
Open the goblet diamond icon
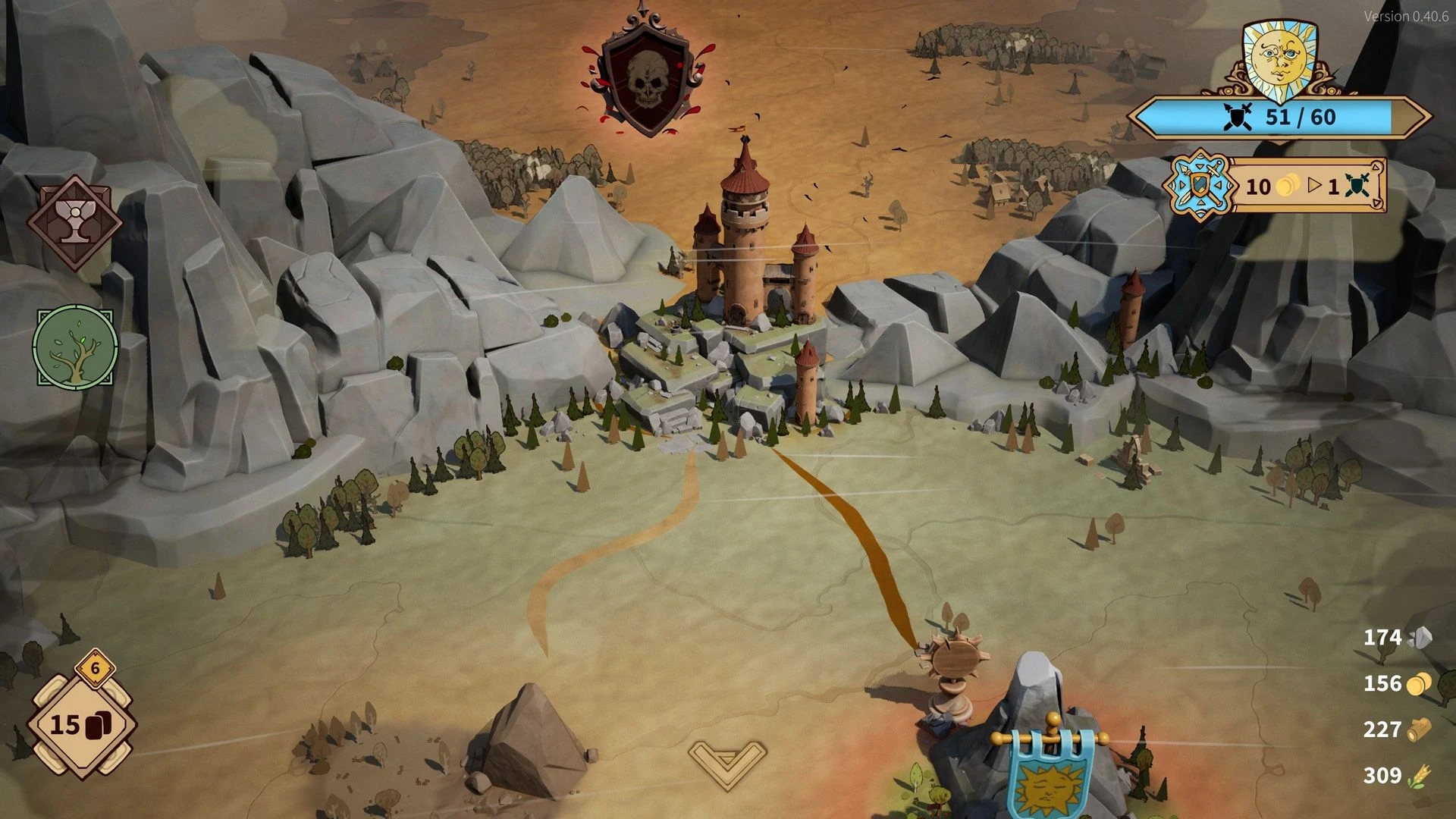click(74, 223)
